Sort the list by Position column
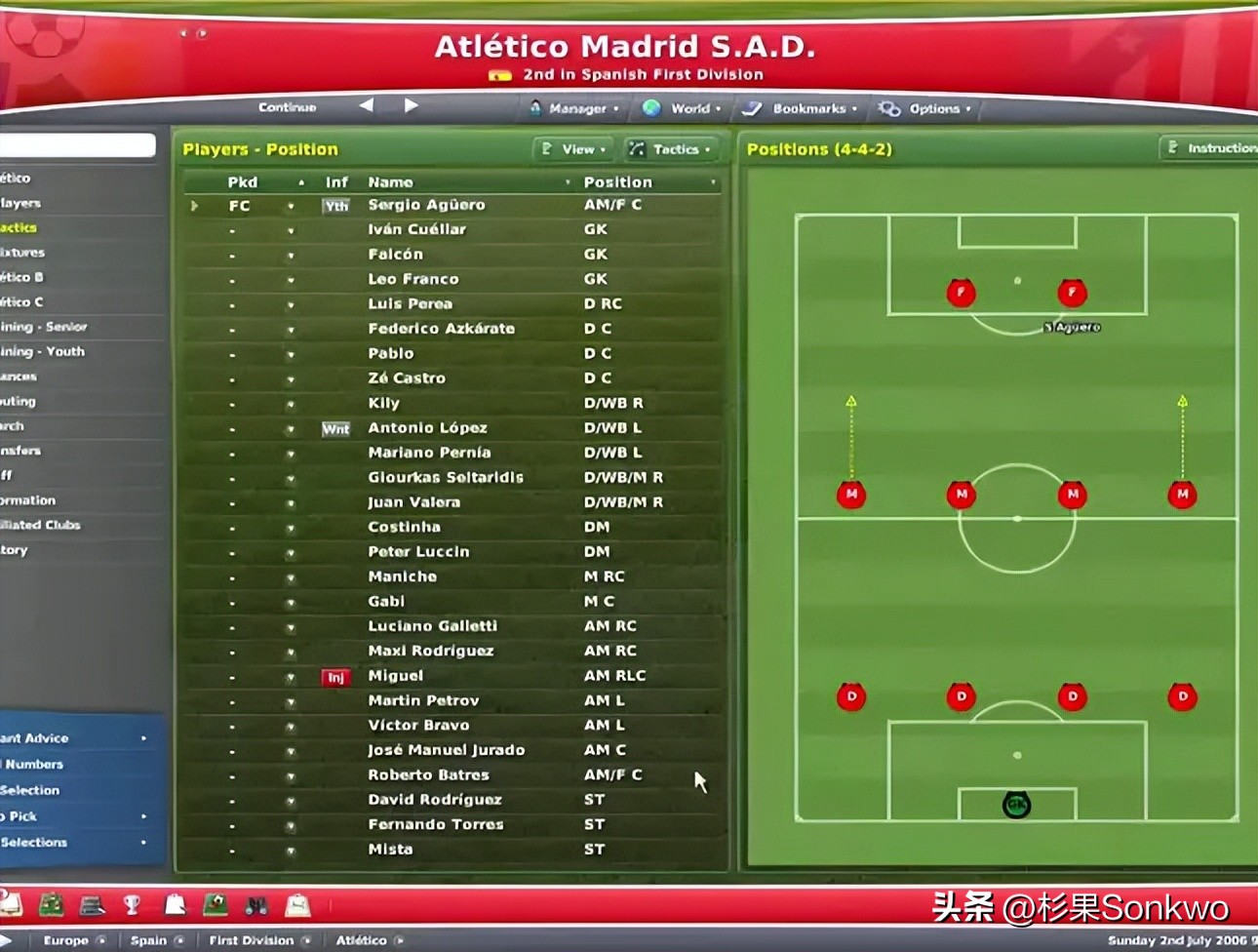Screen dimensions: 1258x952 click(x=617, y=182)
